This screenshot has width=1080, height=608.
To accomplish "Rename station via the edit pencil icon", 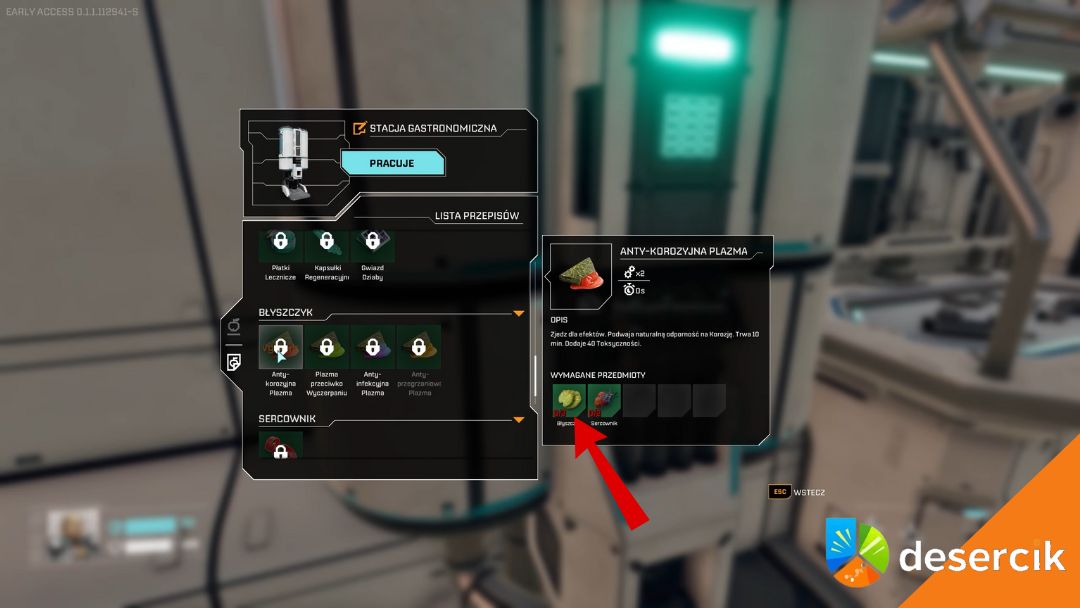I will tap(360, 128).
